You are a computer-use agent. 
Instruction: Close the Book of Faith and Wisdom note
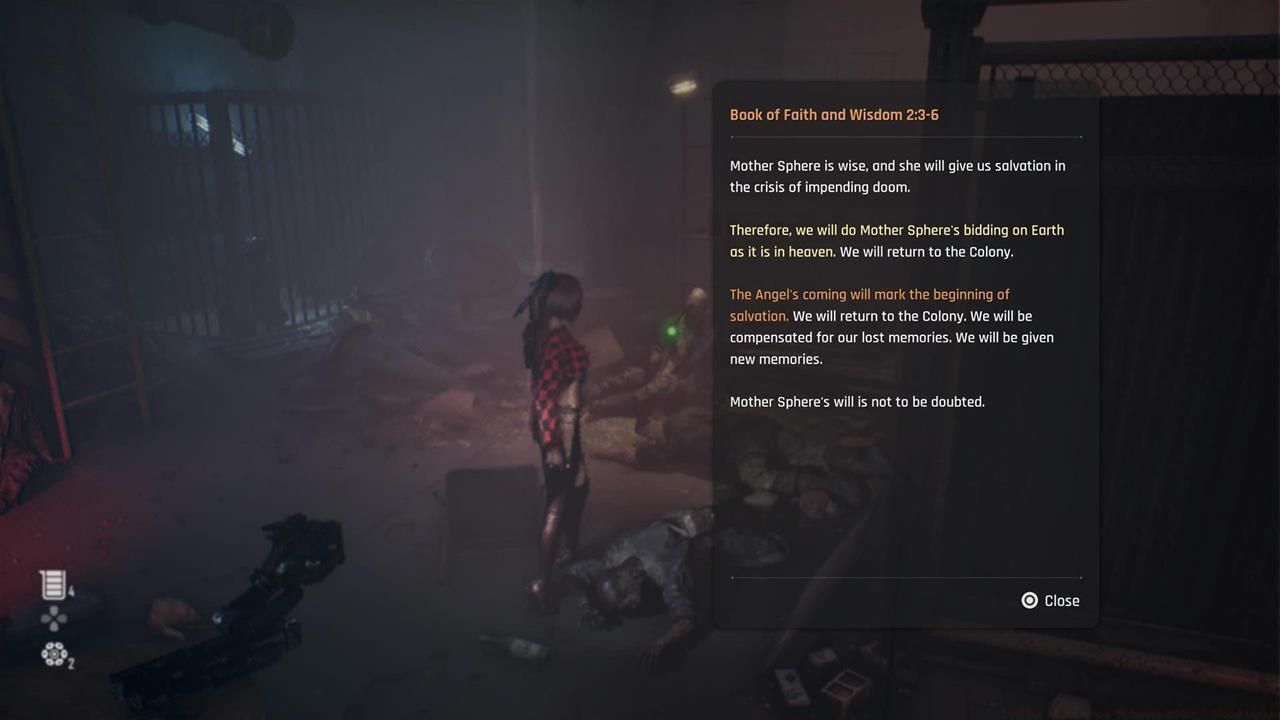click(1050, 600)
